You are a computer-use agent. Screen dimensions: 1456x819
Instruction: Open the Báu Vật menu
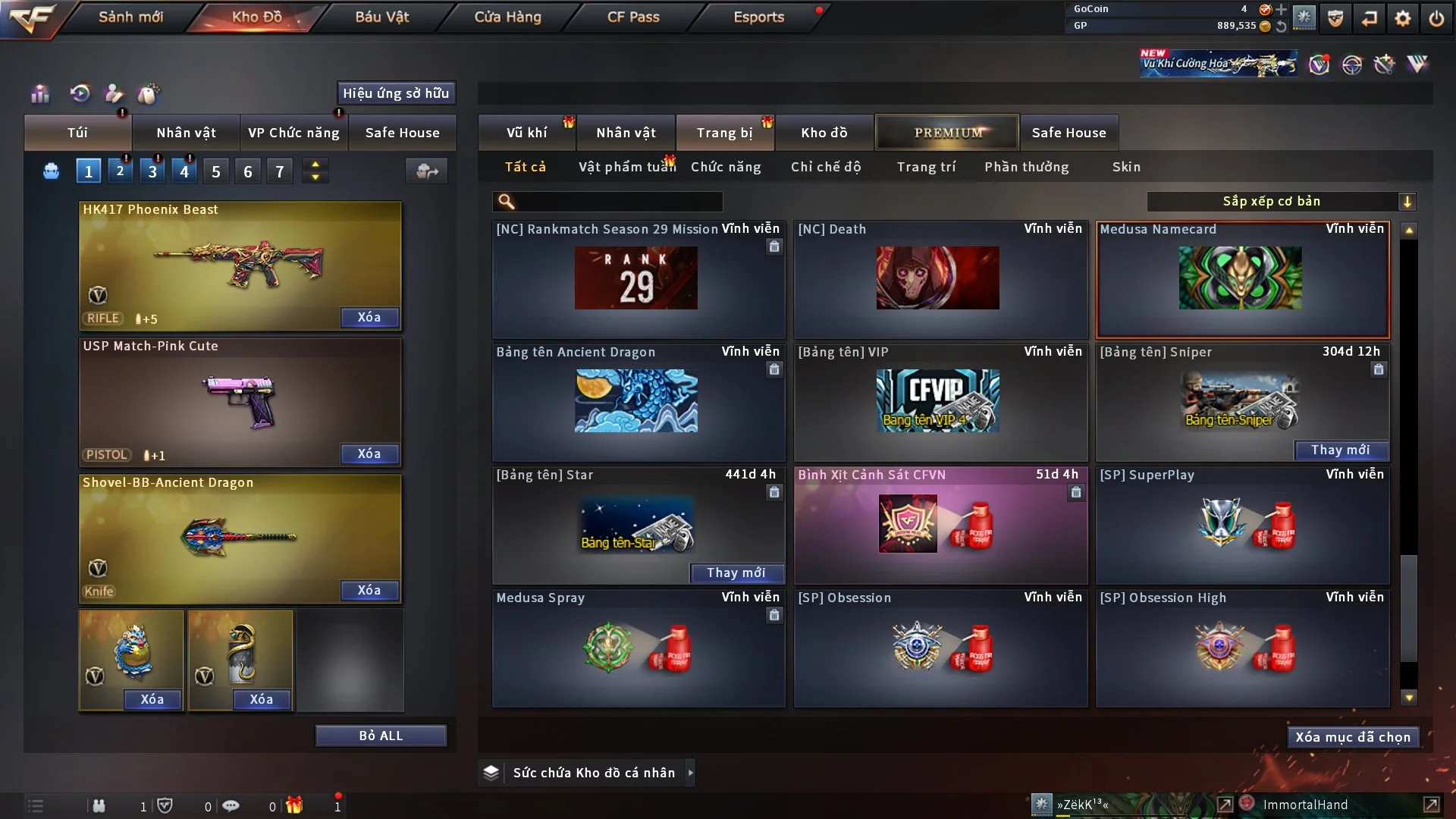pos(381,17)
